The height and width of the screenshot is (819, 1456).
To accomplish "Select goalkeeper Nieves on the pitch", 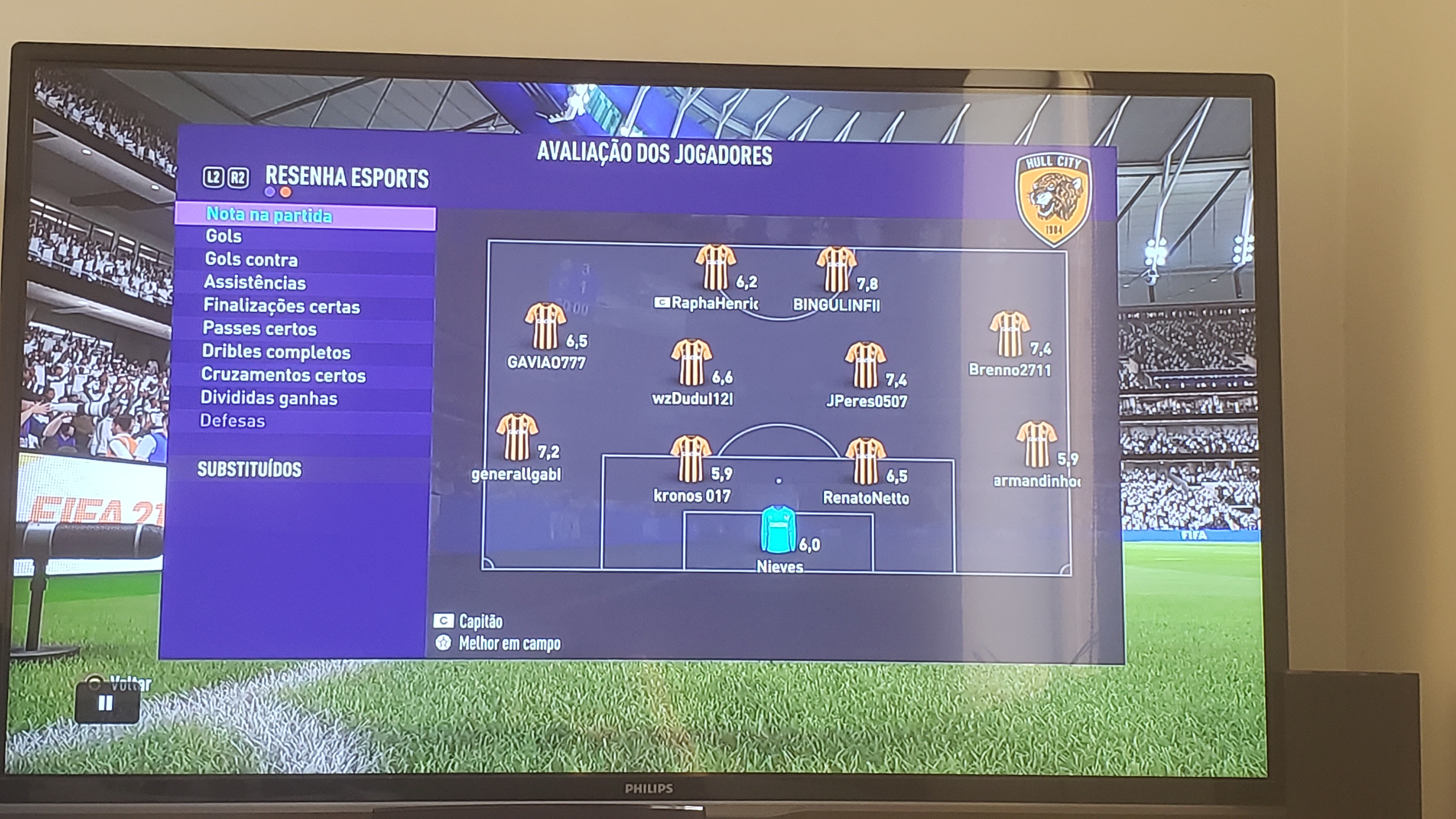I will click(778, 530).
